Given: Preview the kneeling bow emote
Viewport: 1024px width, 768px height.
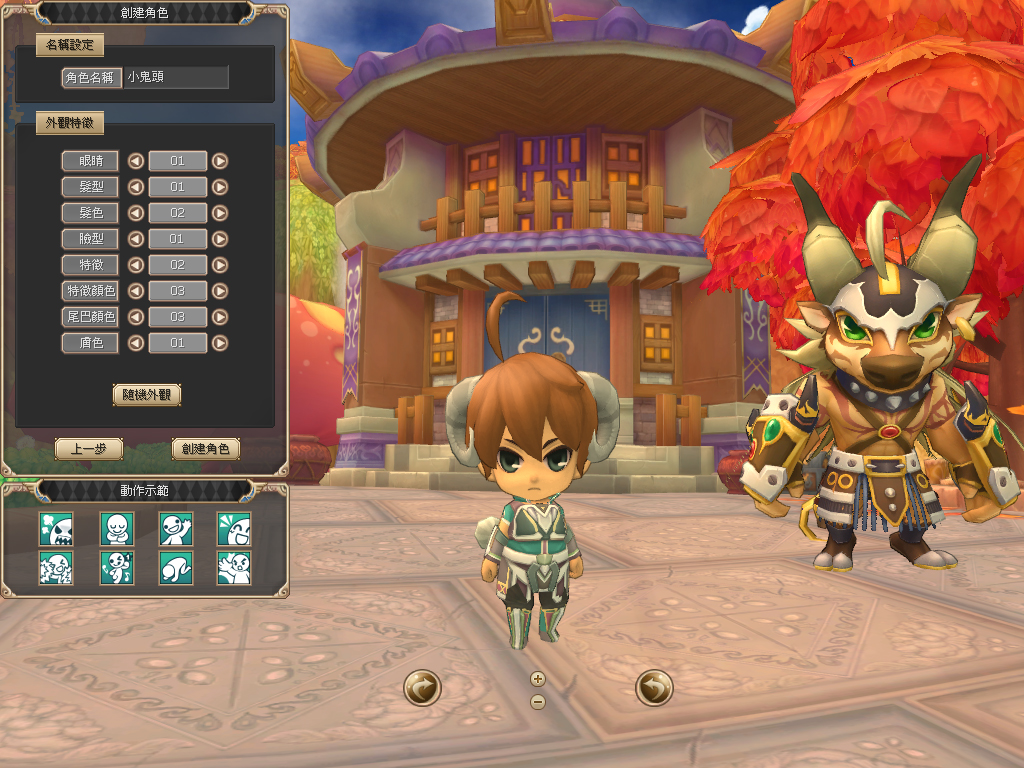Looking at the screenshot, I should pos(176,568).
